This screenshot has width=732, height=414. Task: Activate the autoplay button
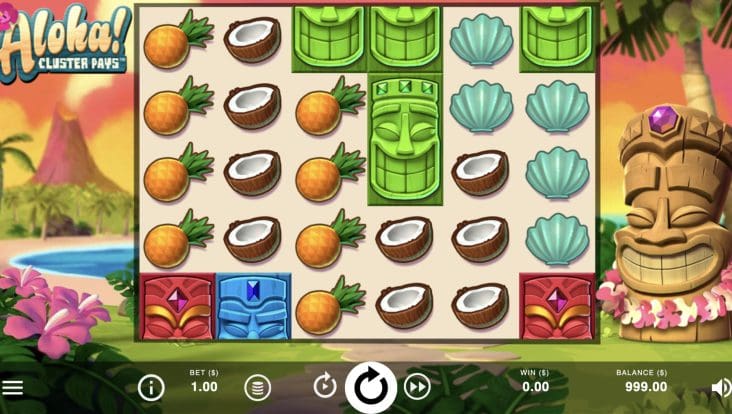324,386
